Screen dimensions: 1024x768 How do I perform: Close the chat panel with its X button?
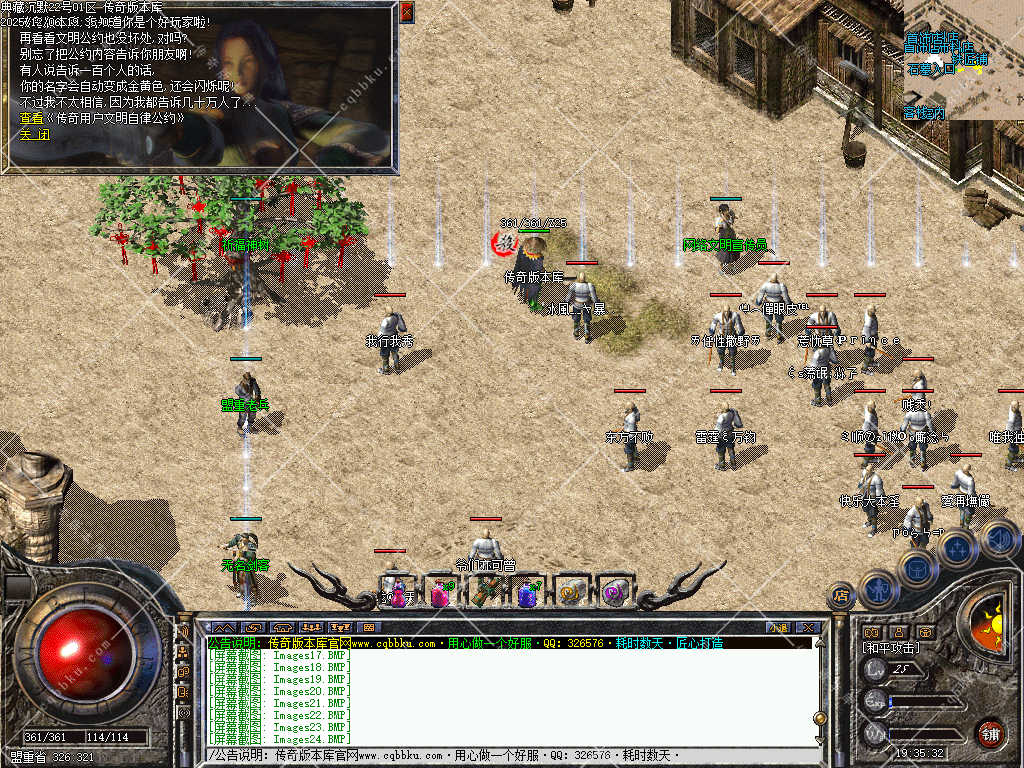[x=808, y=627]
